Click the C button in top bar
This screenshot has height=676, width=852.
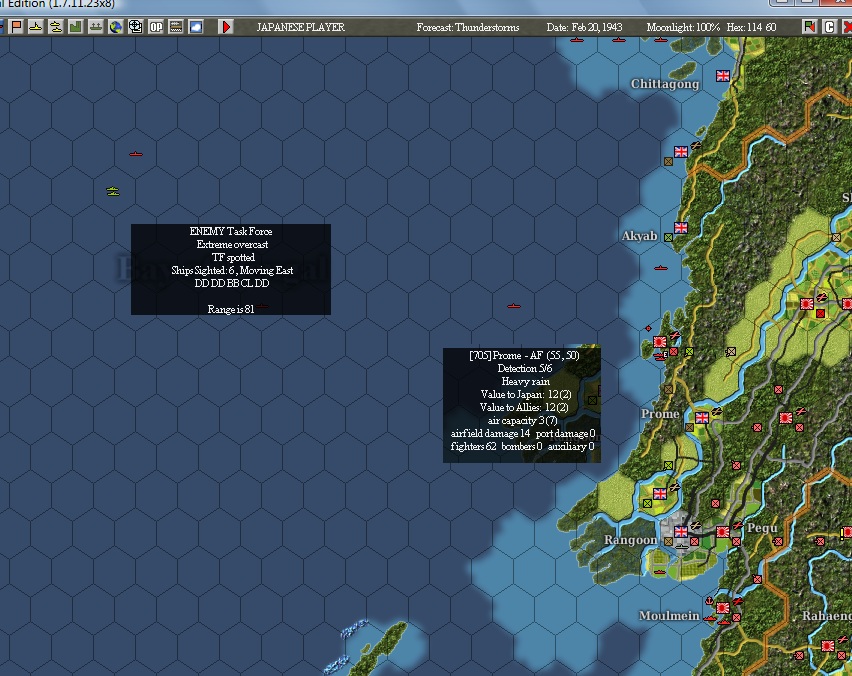[829, 27]
